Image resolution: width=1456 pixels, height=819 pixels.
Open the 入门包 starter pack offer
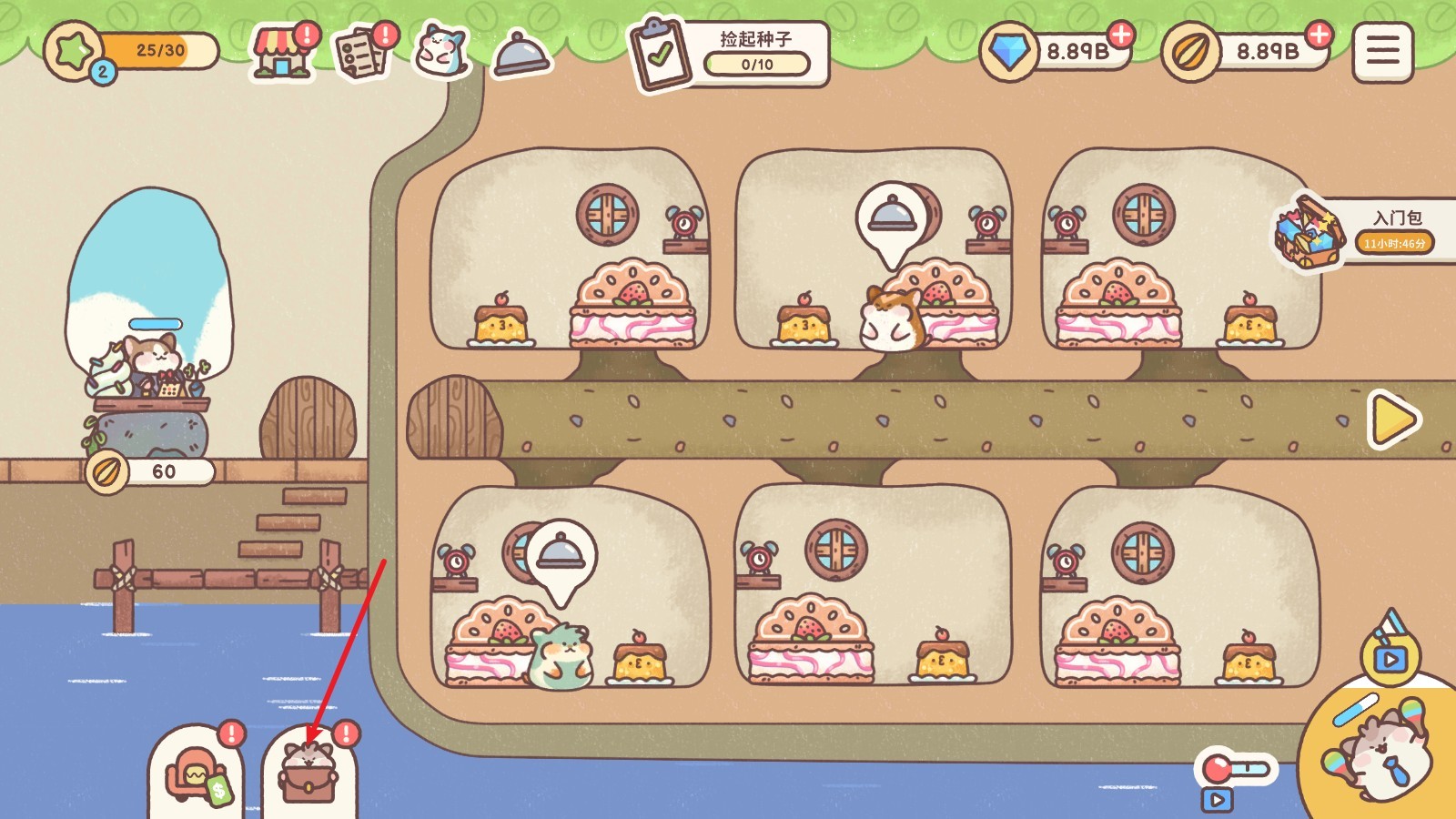[1360, 231]
